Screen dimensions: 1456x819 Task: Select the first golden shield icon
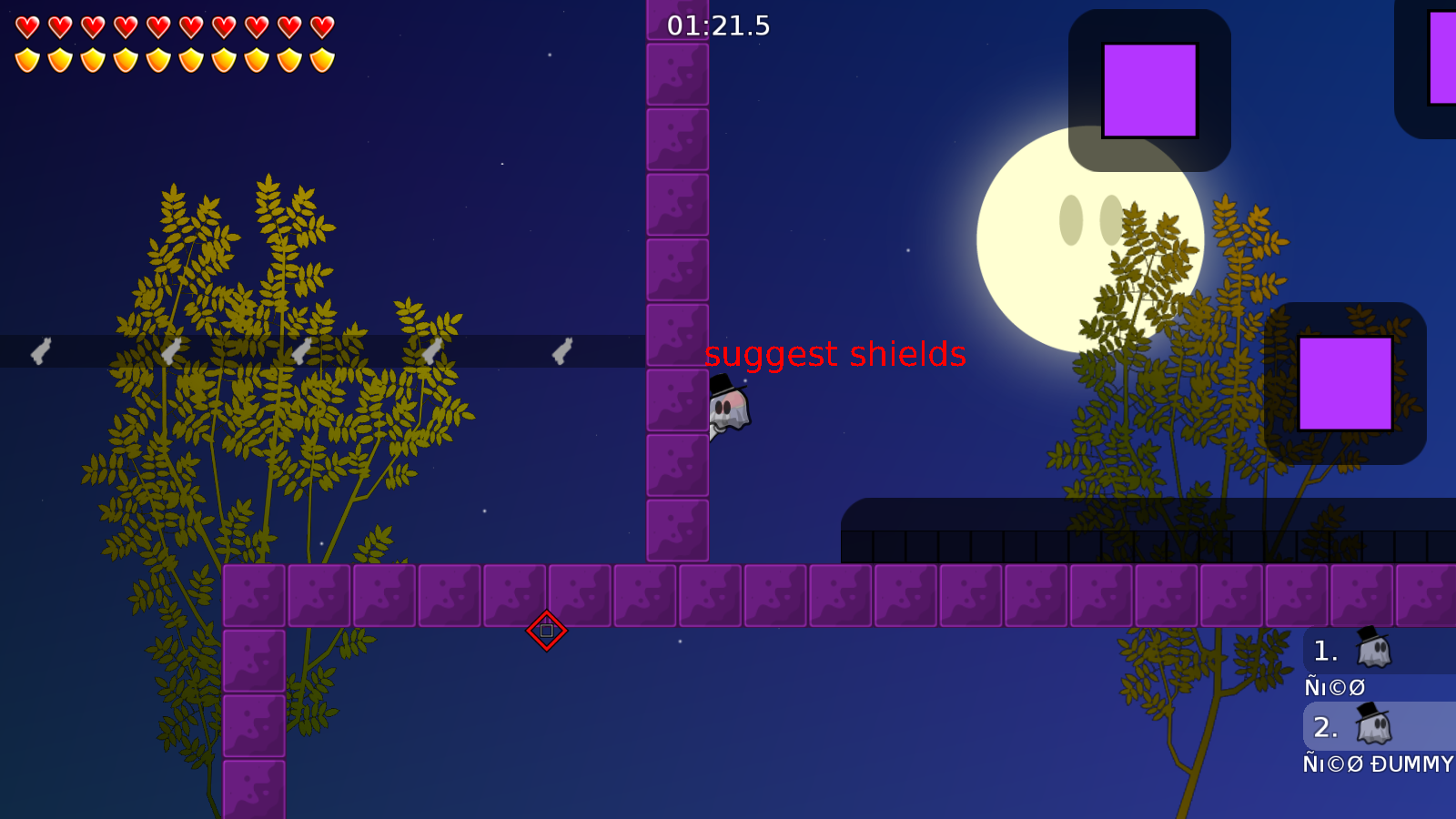(x=27, y=60)
